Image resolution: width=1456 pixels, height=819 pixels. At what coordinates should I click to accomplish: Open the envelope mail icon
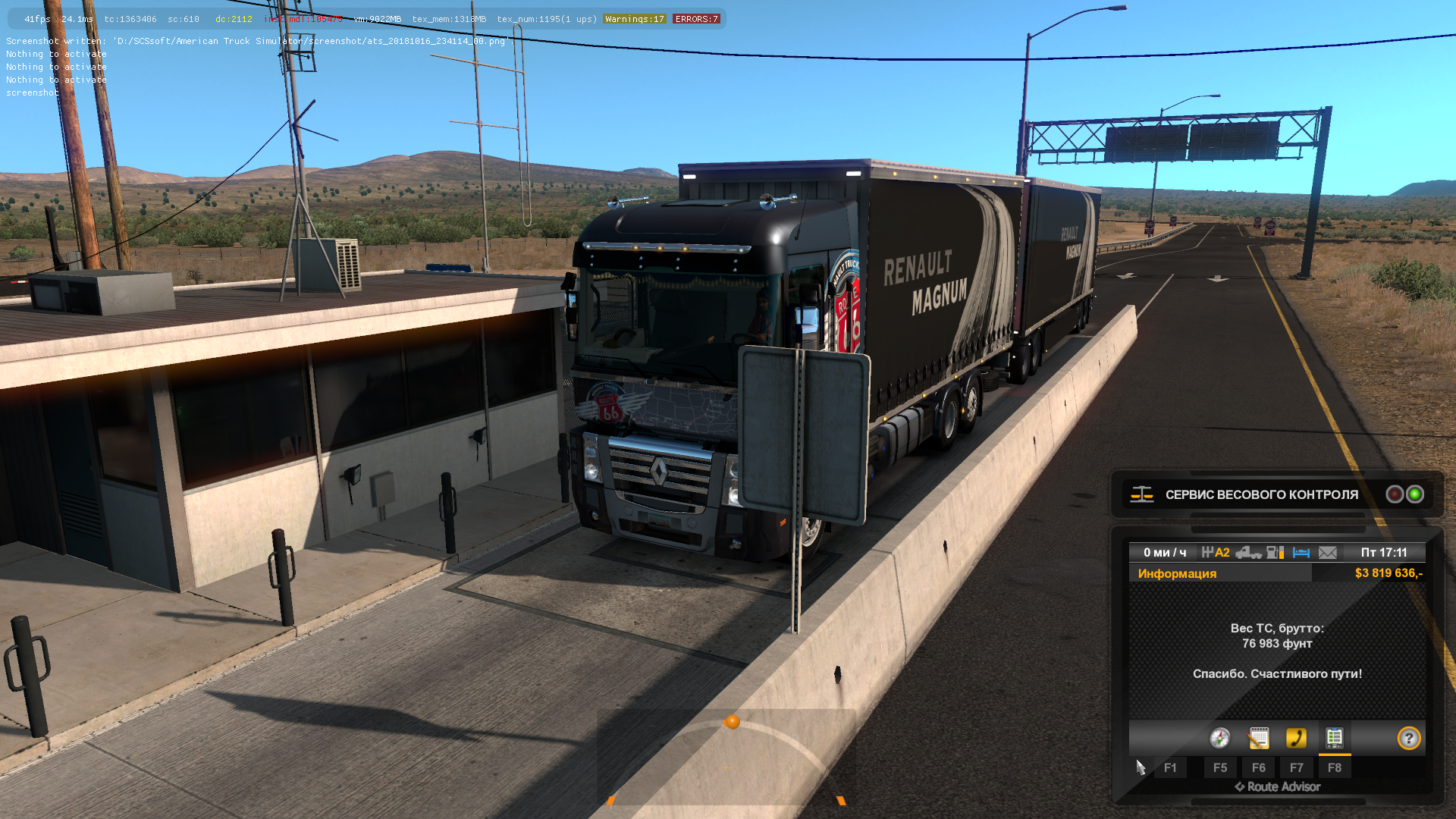(1328, 553)
